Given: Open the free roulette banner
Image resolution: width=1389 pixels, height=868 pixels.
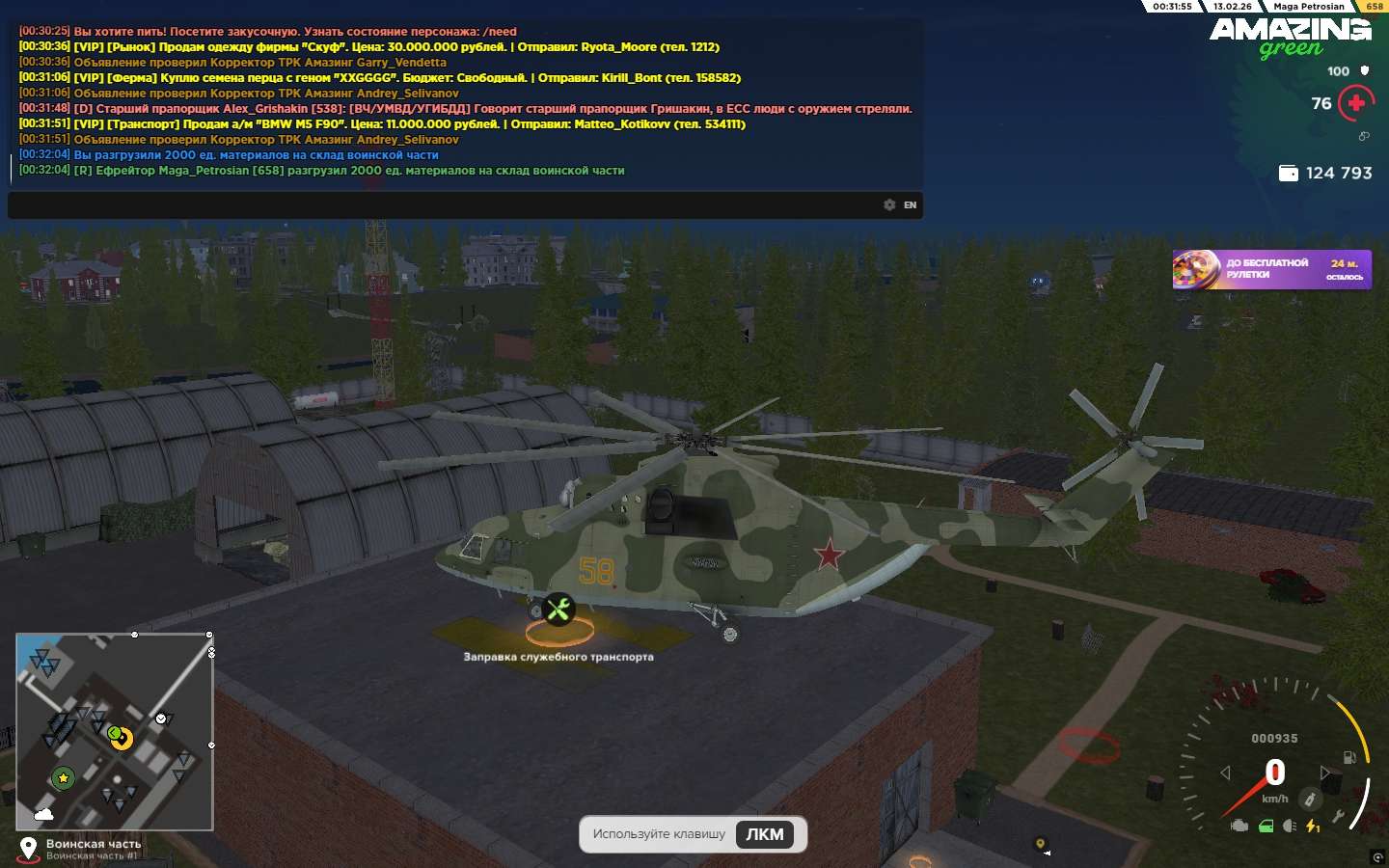Looking at the screenshot, I should (1271, 269).
